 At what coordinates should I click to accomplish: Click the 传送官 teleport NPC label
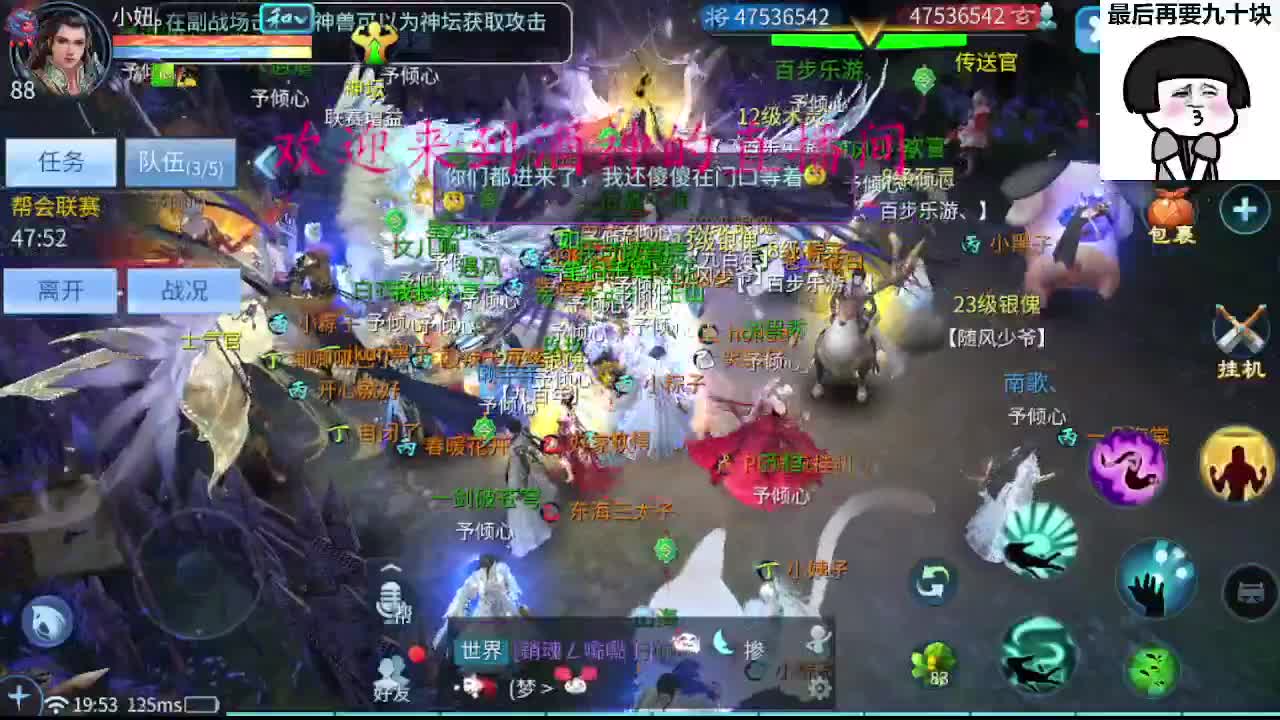986,62
